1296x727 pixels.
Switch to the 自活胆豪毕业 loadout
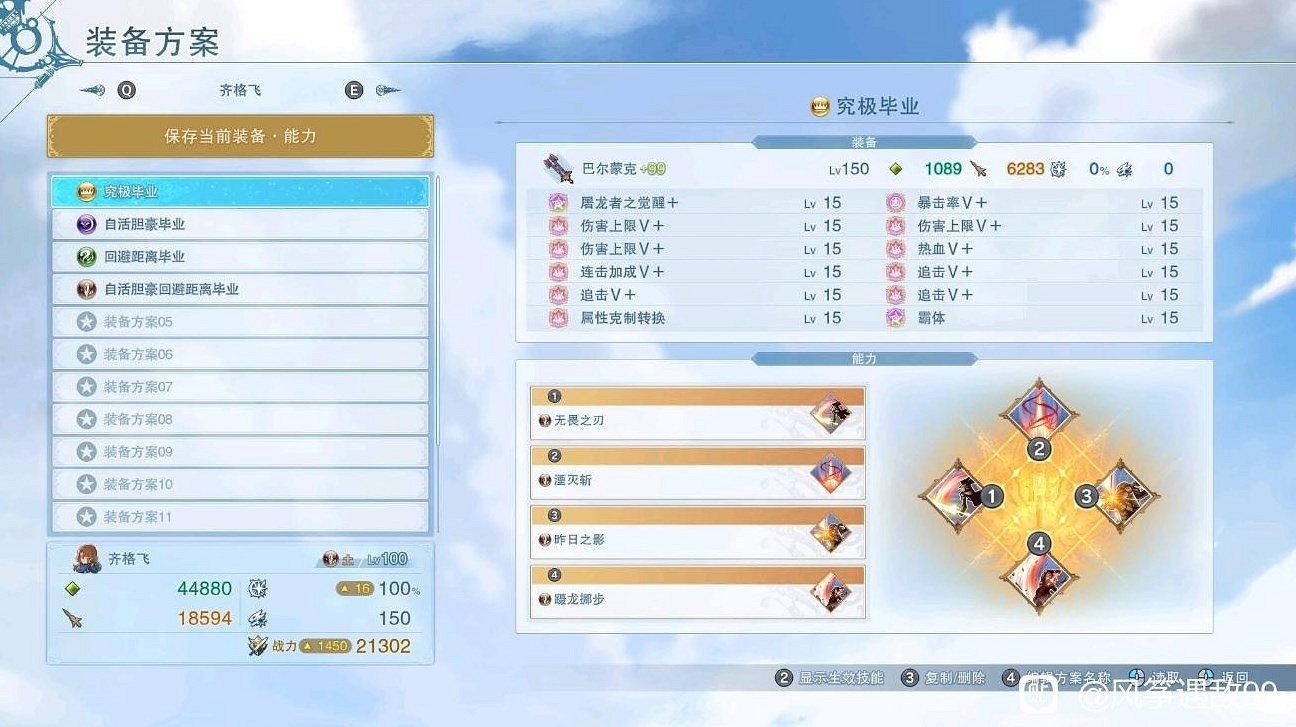[x=240, y=224]
